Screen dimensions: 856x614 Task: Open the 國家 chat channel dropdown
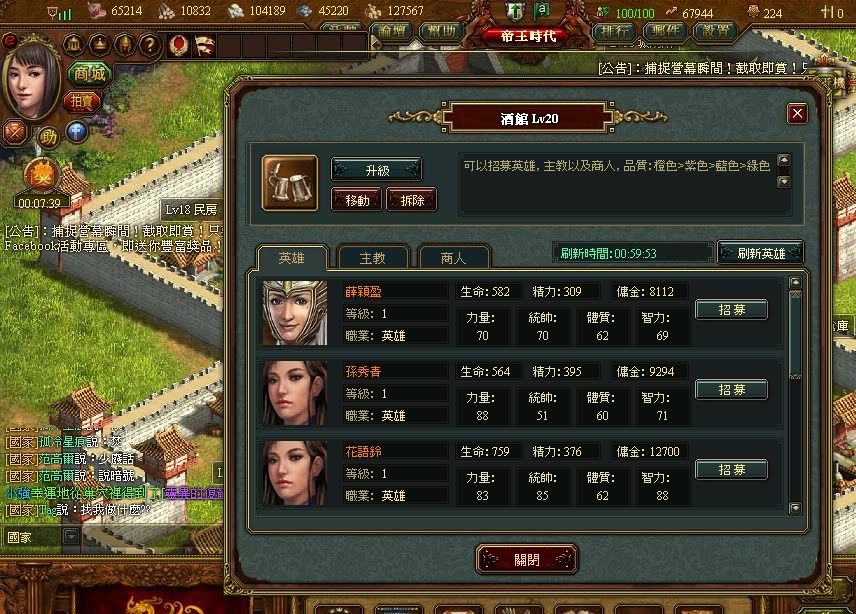pyautogui.click(x=70, y=536)
